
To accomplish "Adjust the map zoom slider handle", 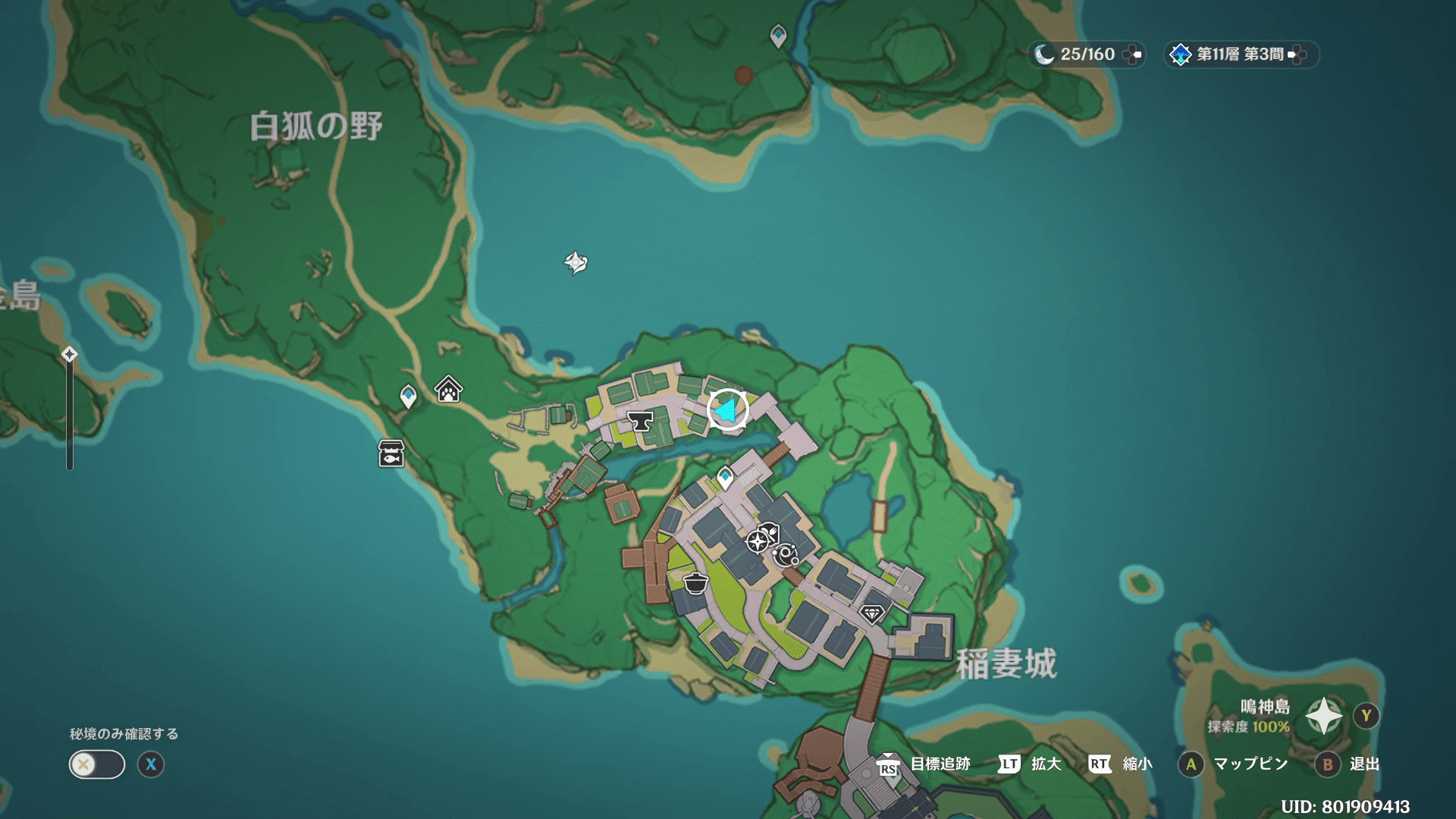I will point(69,355).
